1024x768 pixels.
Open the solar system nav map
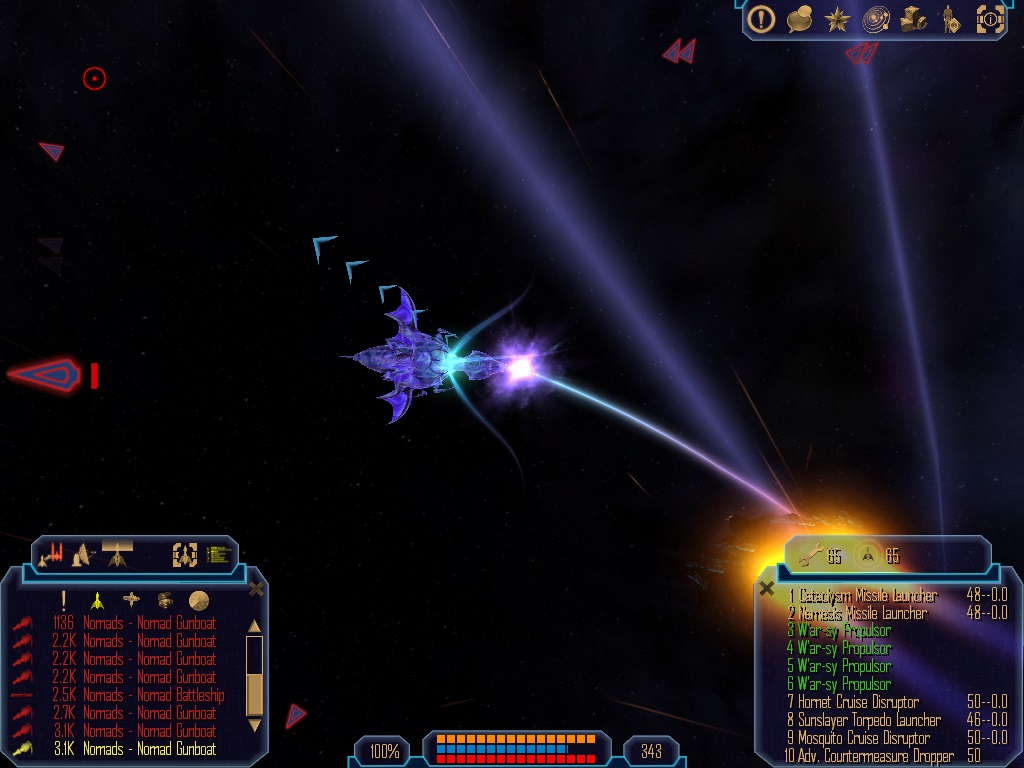(877, 18)
